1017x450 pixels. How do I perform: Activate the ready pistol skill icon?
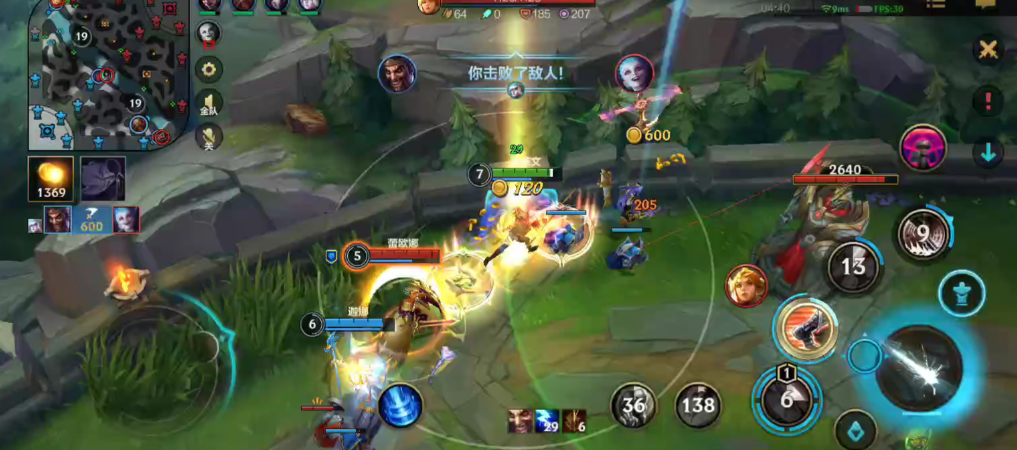click(805, 326)
